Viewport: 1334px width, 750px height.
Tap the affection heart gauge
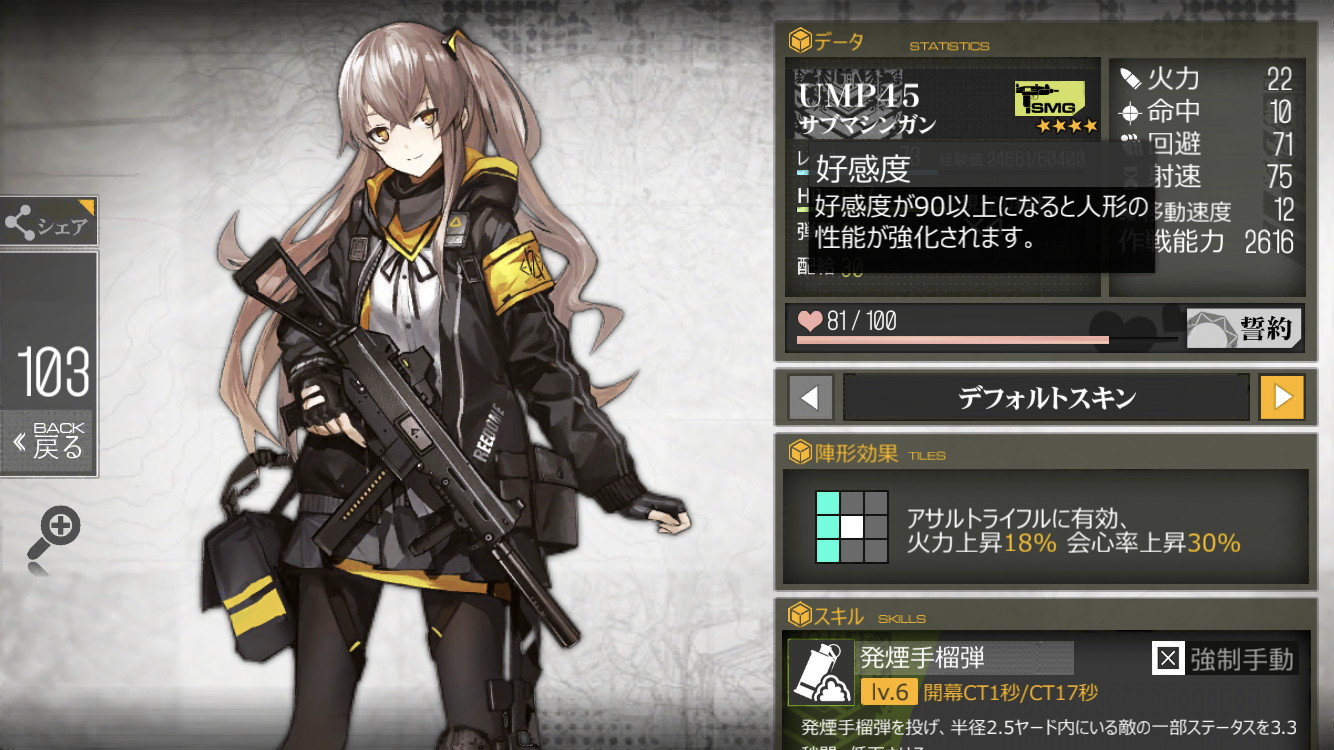click(810, 321)
